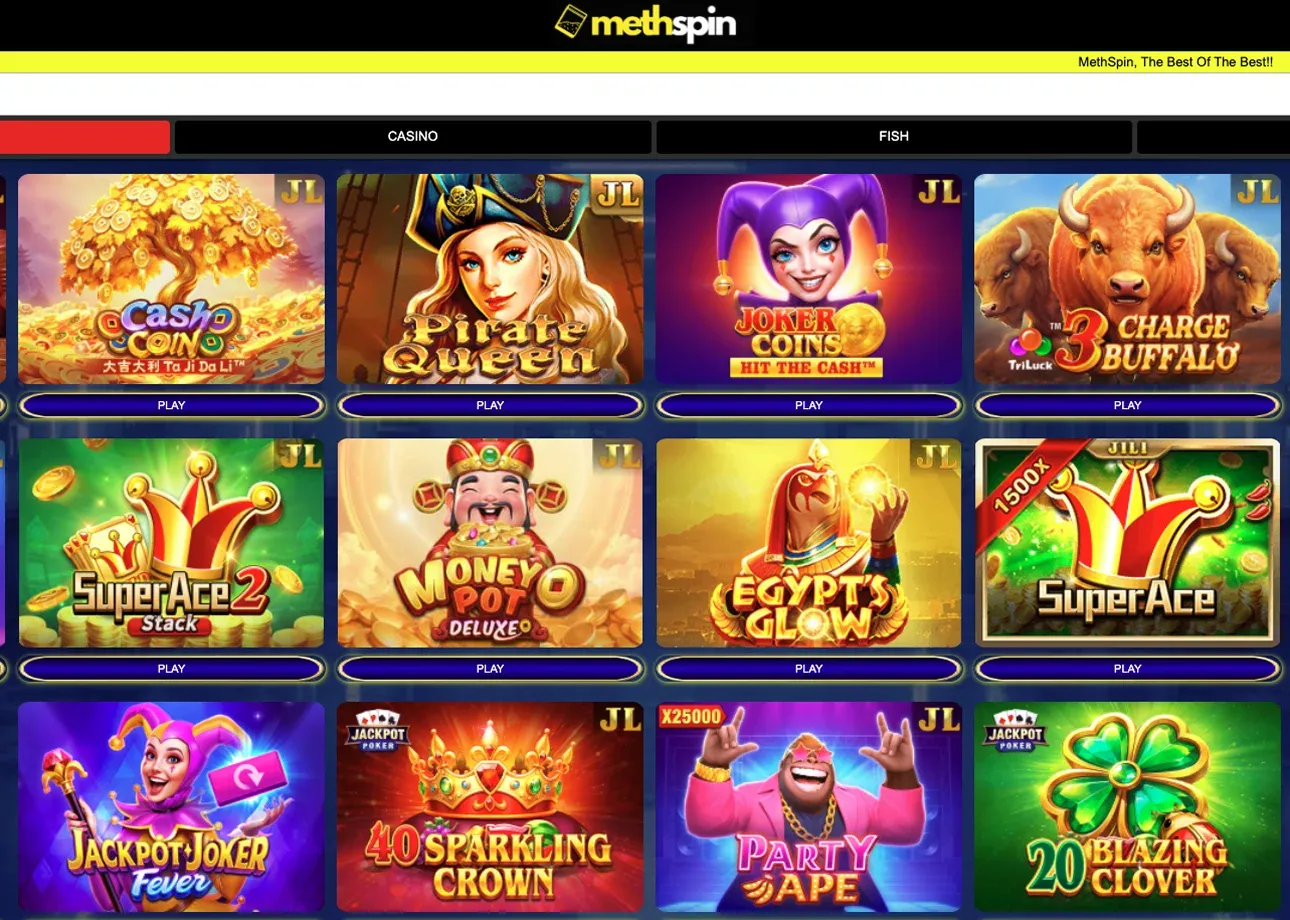Image resolution: width=1290 pixels, height=920 pixels.
Task: Open the 40 Sparkling Crown game
Action: (x=490, y=806)
